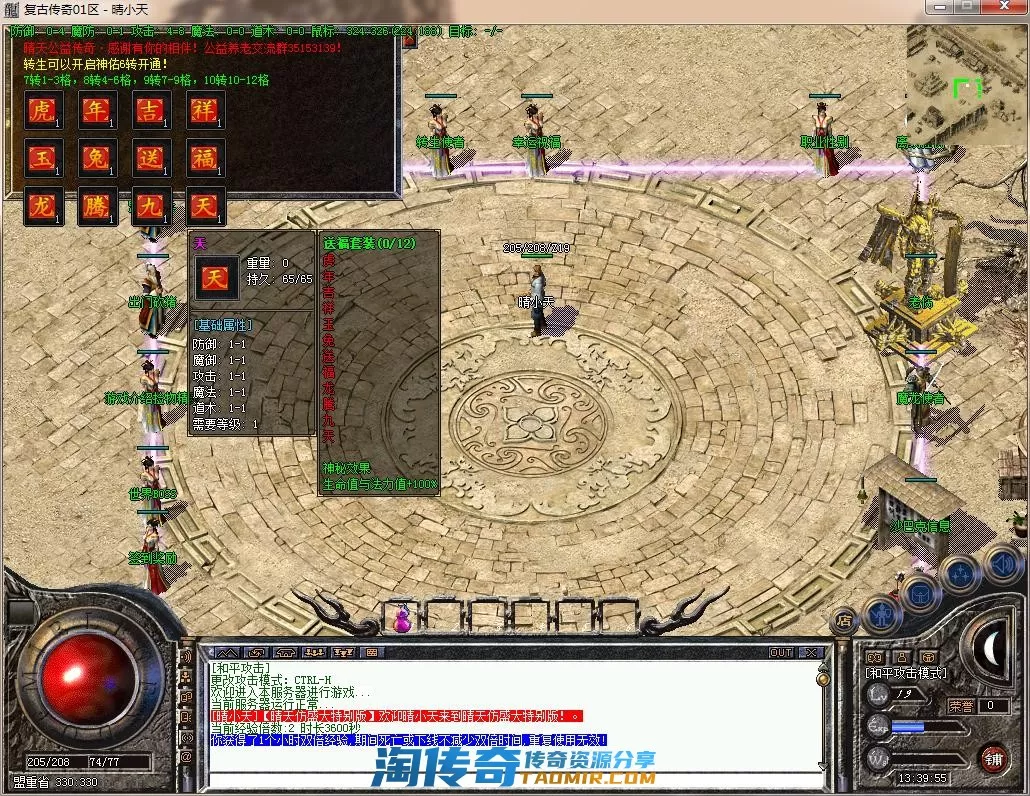Select the 虎 item tile

coord(43,110)
